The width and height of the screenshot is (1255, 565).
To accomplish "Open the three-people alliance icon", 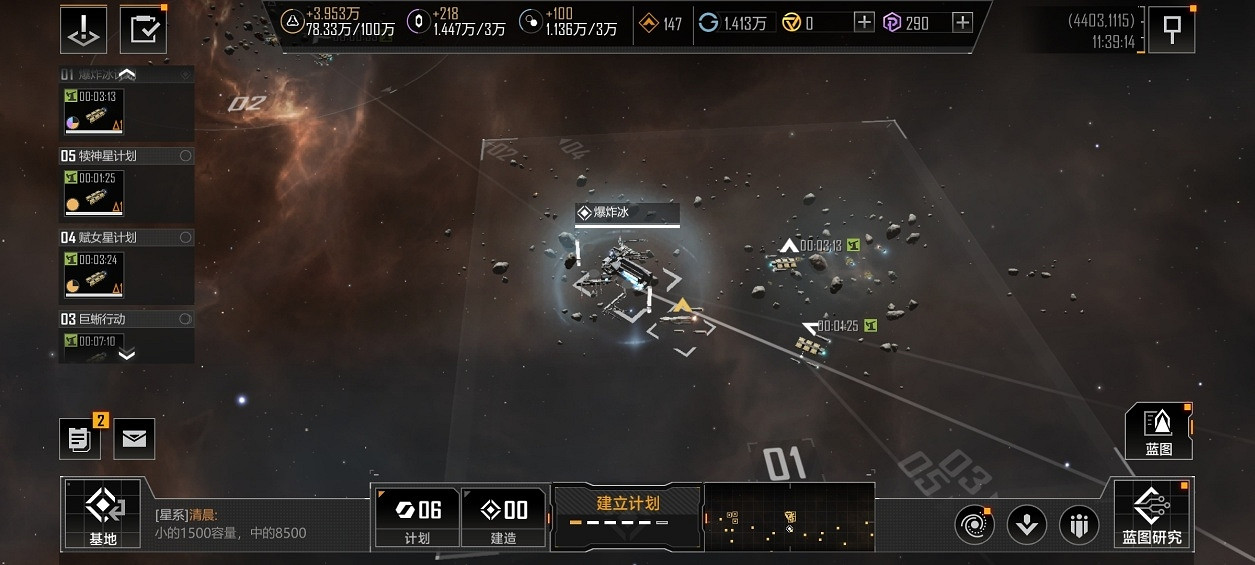I will tap(1079, 525).
